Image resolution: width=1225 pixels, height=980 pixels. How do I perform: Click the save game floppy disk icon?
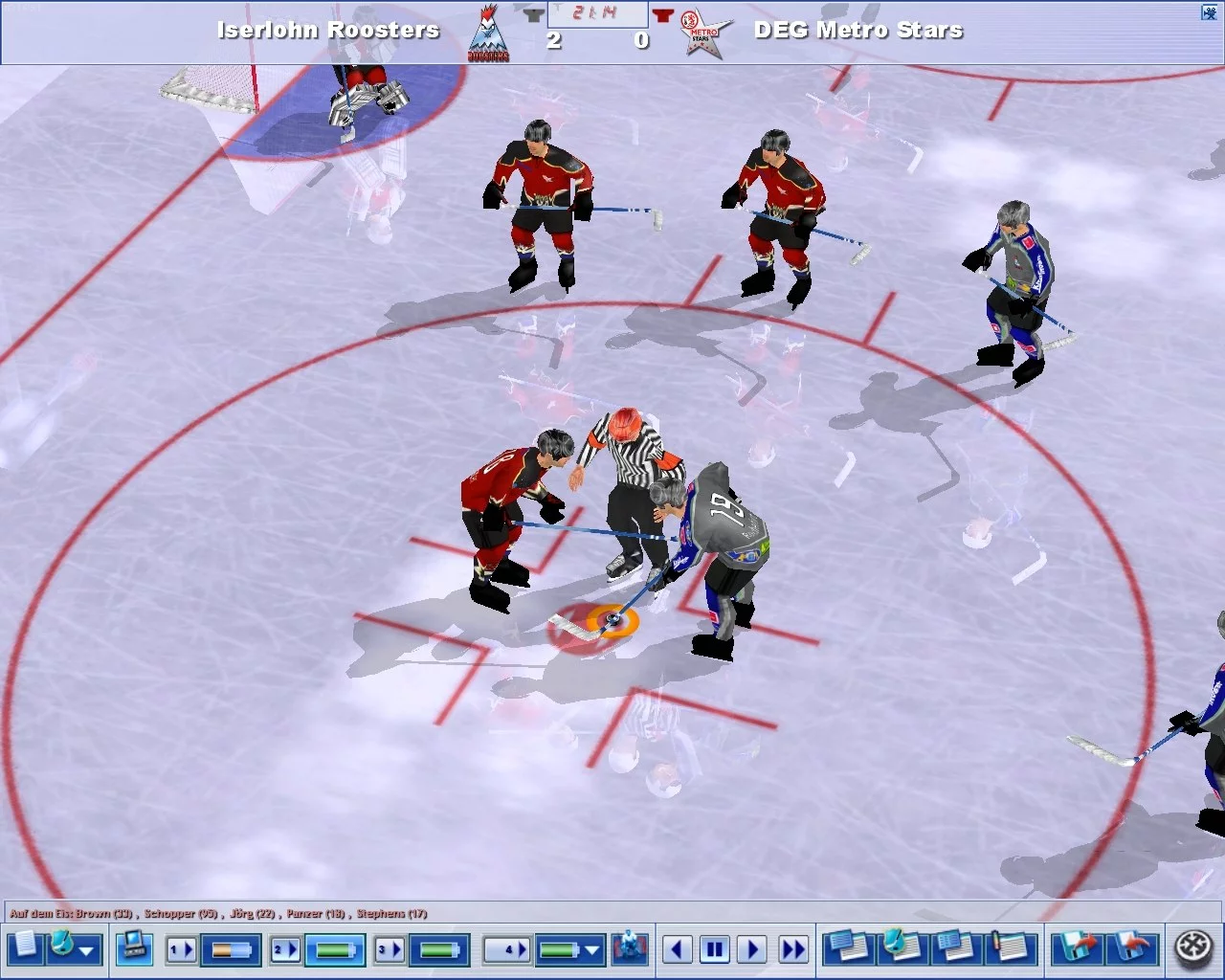[x=1074, y=949]
